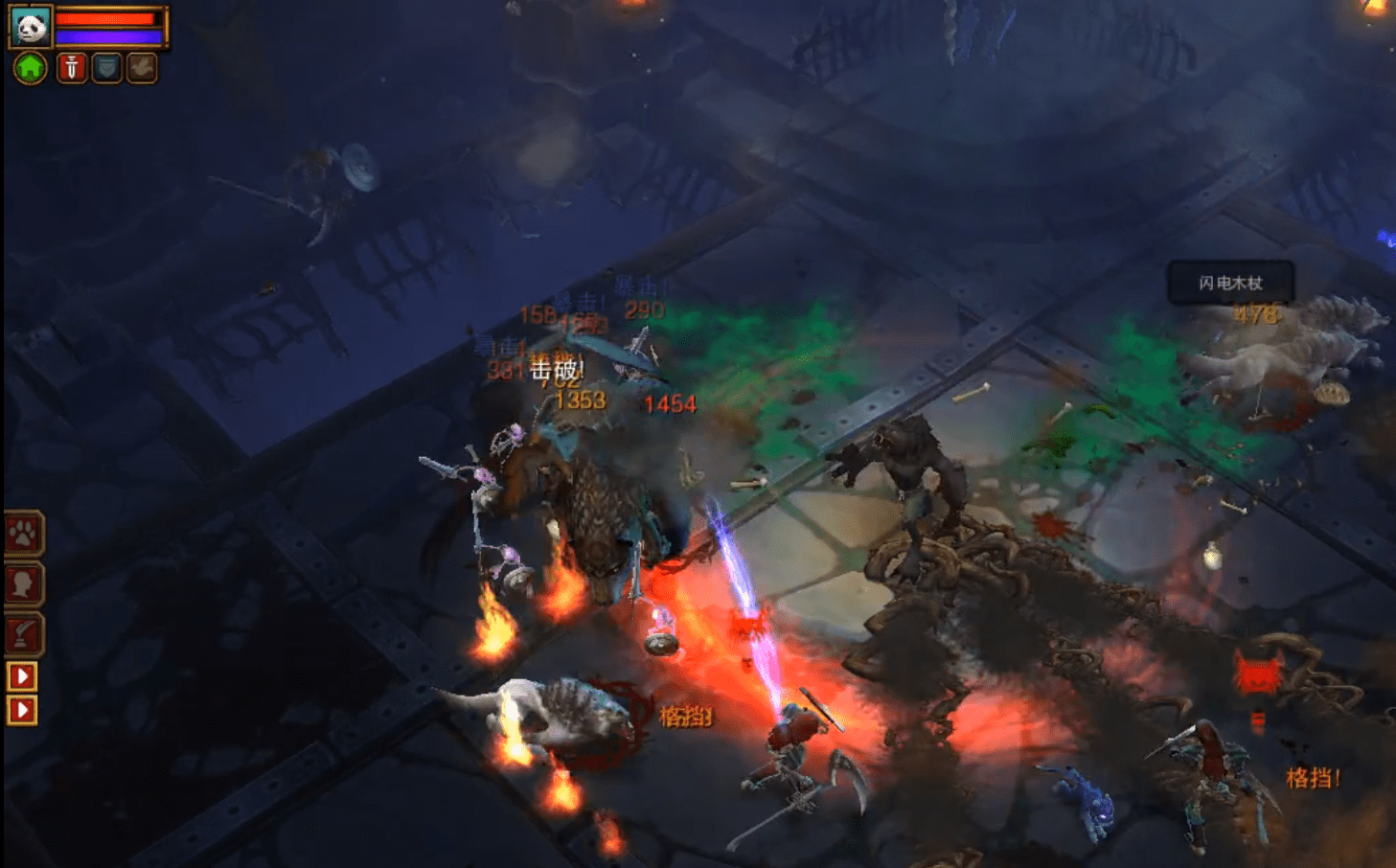
Task: Open the pet panel paw icon
Action: tap(24, 534)
